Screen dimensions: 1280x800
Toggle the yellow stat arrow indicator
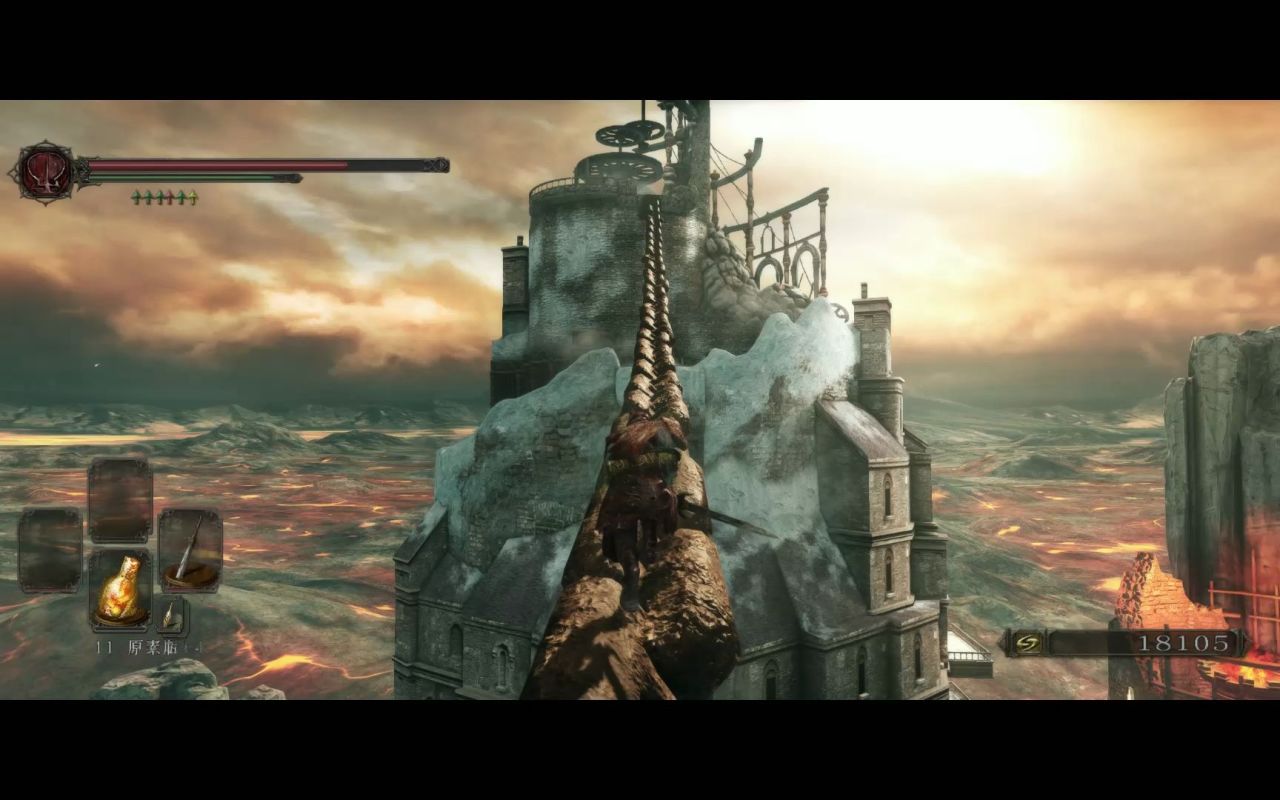(192, 196)
